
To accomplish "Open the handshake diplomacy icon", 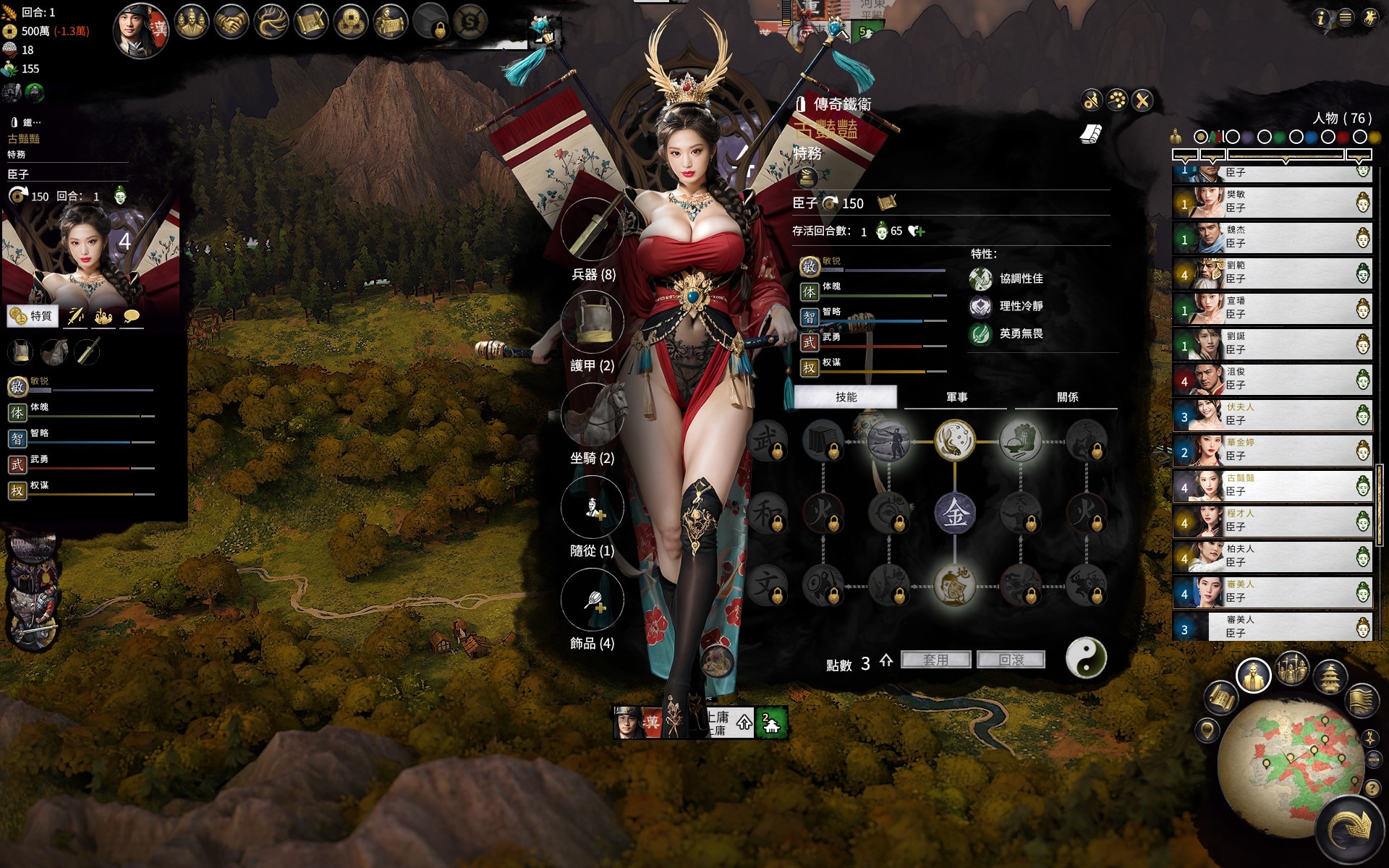I will pos(231,23).
